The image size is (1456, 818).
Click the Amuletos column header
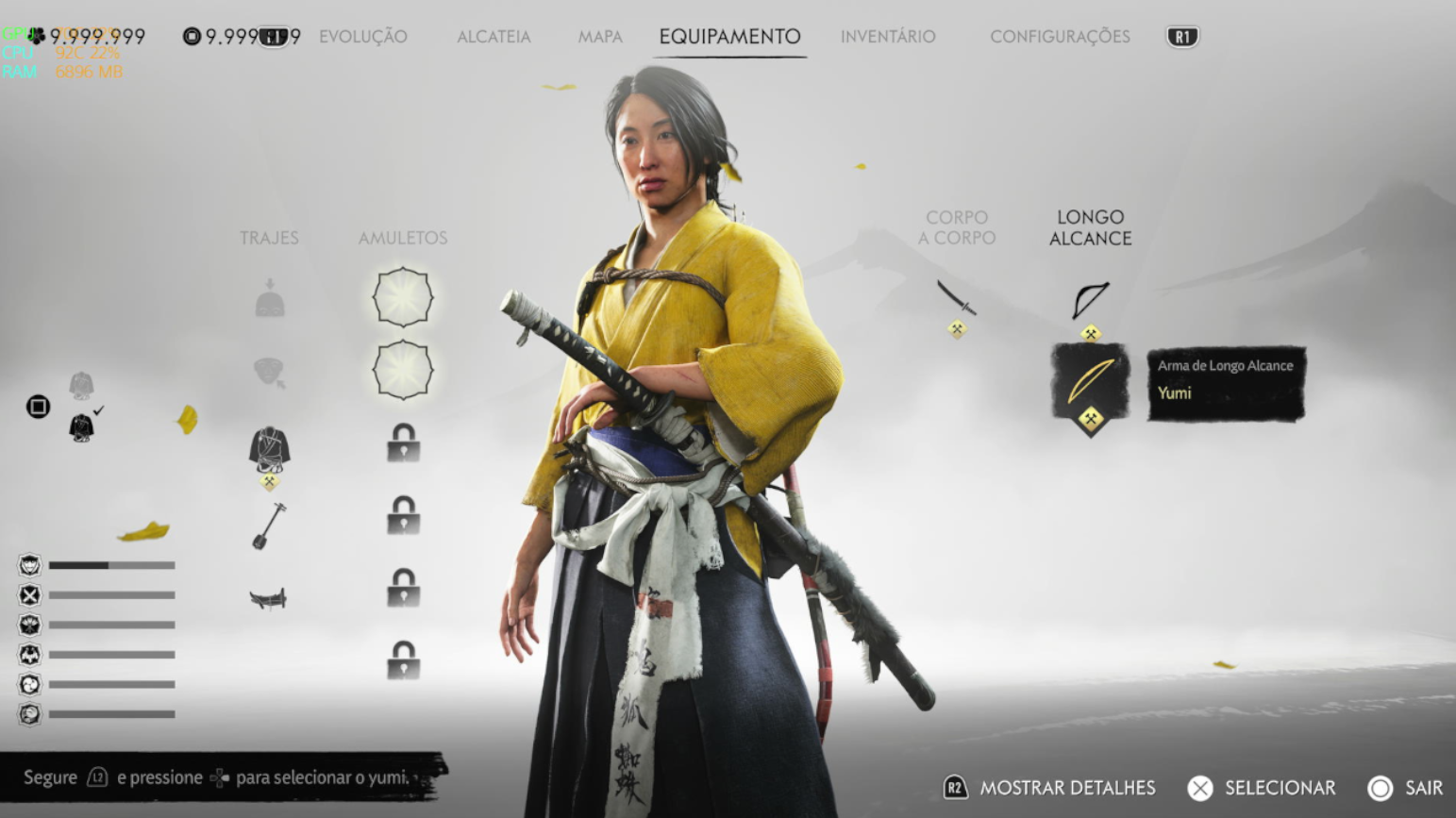pos(403,238)
